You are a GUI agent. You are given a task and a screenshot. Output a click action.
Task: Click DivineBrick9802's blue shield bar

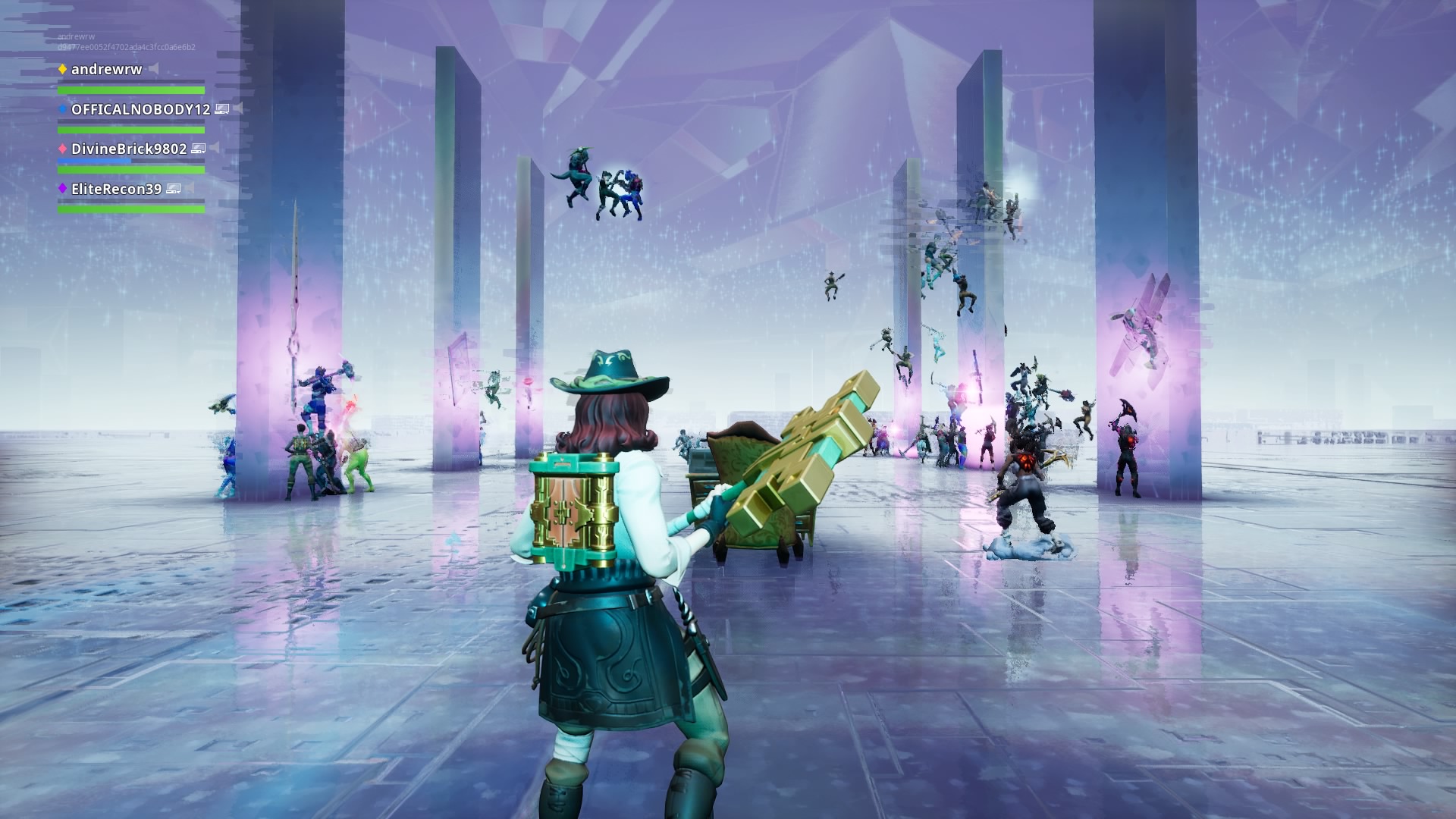tap(94, 161)
